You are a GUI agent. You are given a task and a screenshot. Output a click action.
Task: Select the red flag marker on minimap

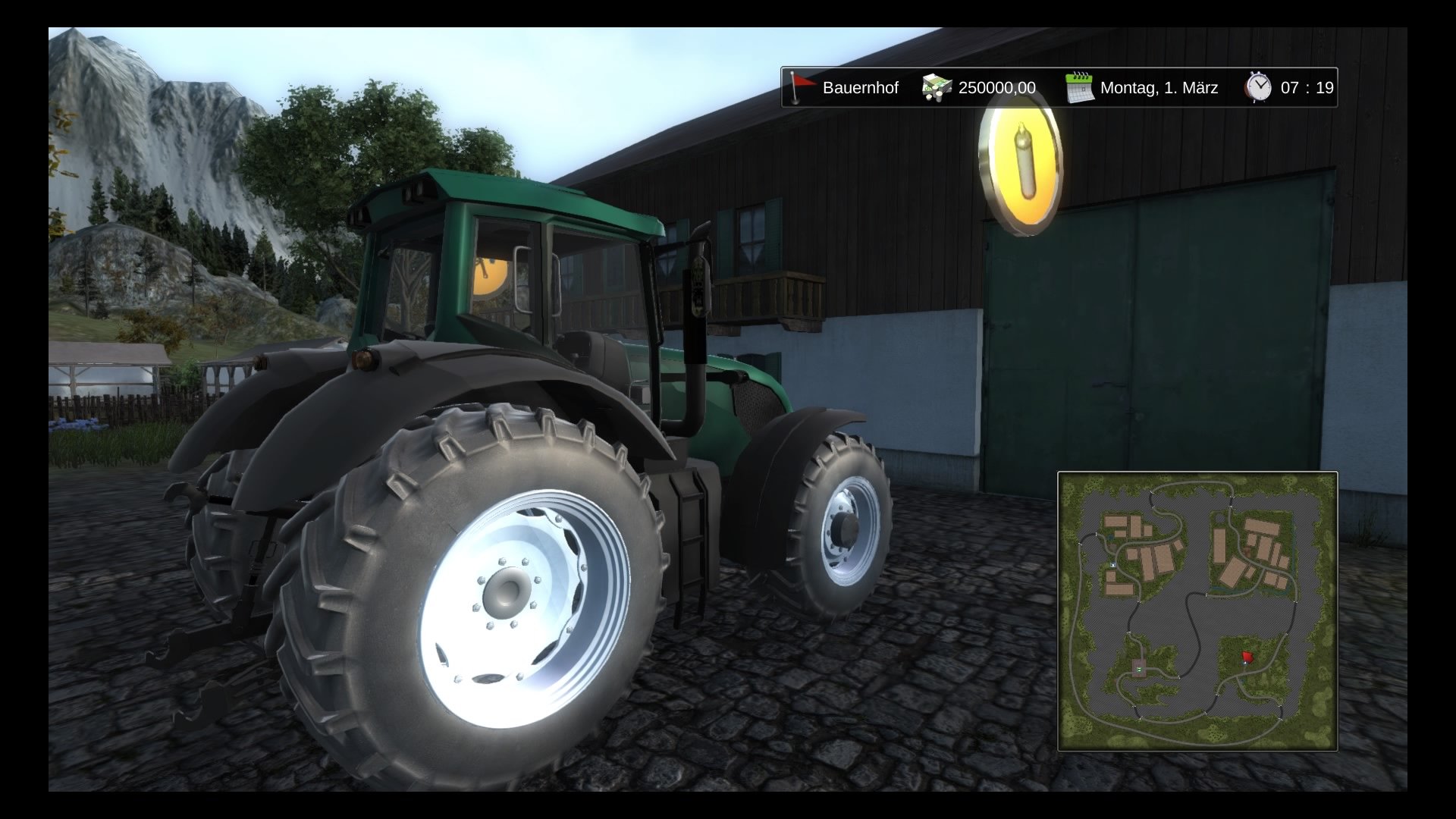[x=1248, y=657]
